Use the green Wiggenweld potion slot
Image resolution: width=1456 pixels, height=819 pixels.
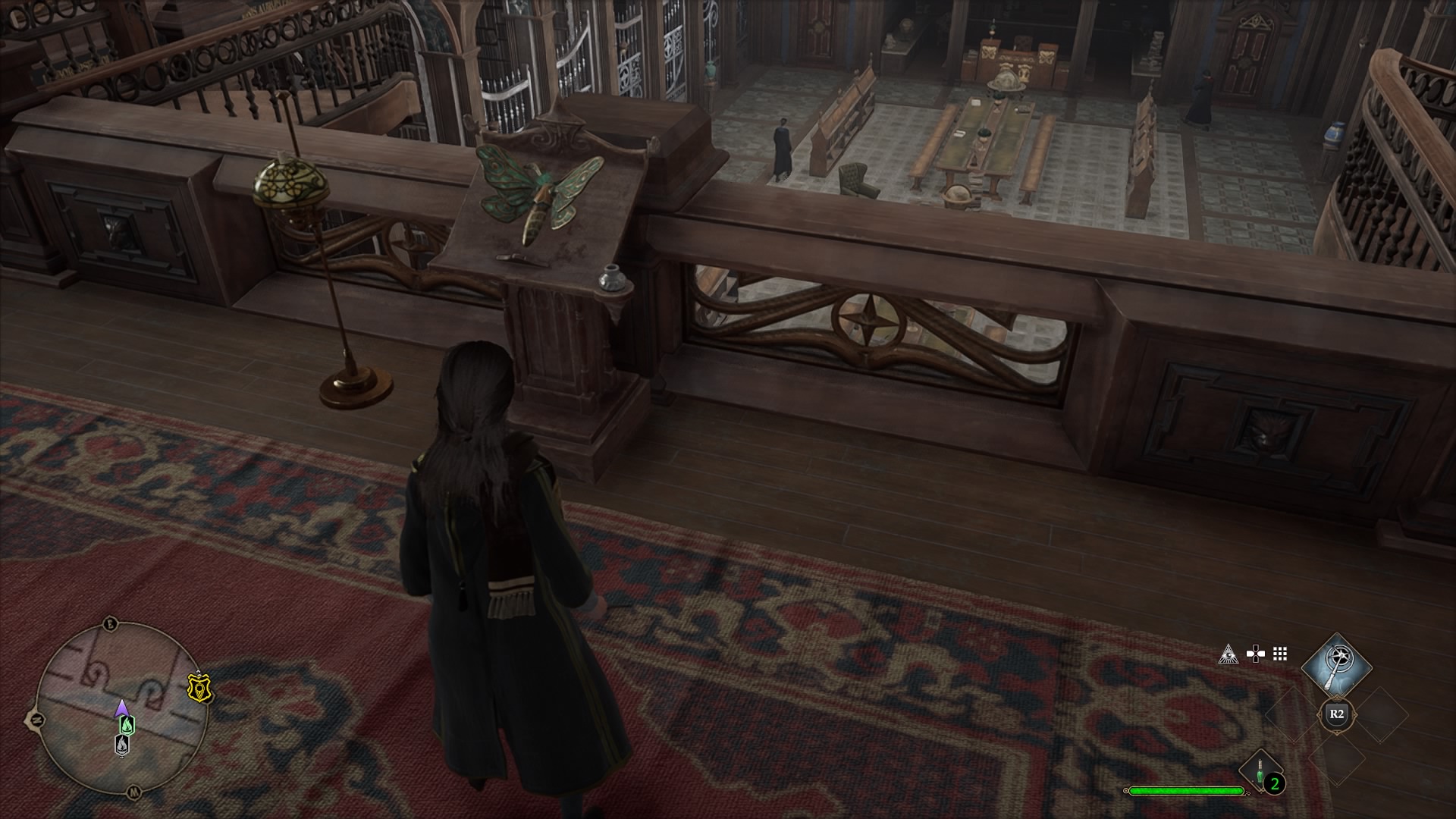click(1260, 772)
